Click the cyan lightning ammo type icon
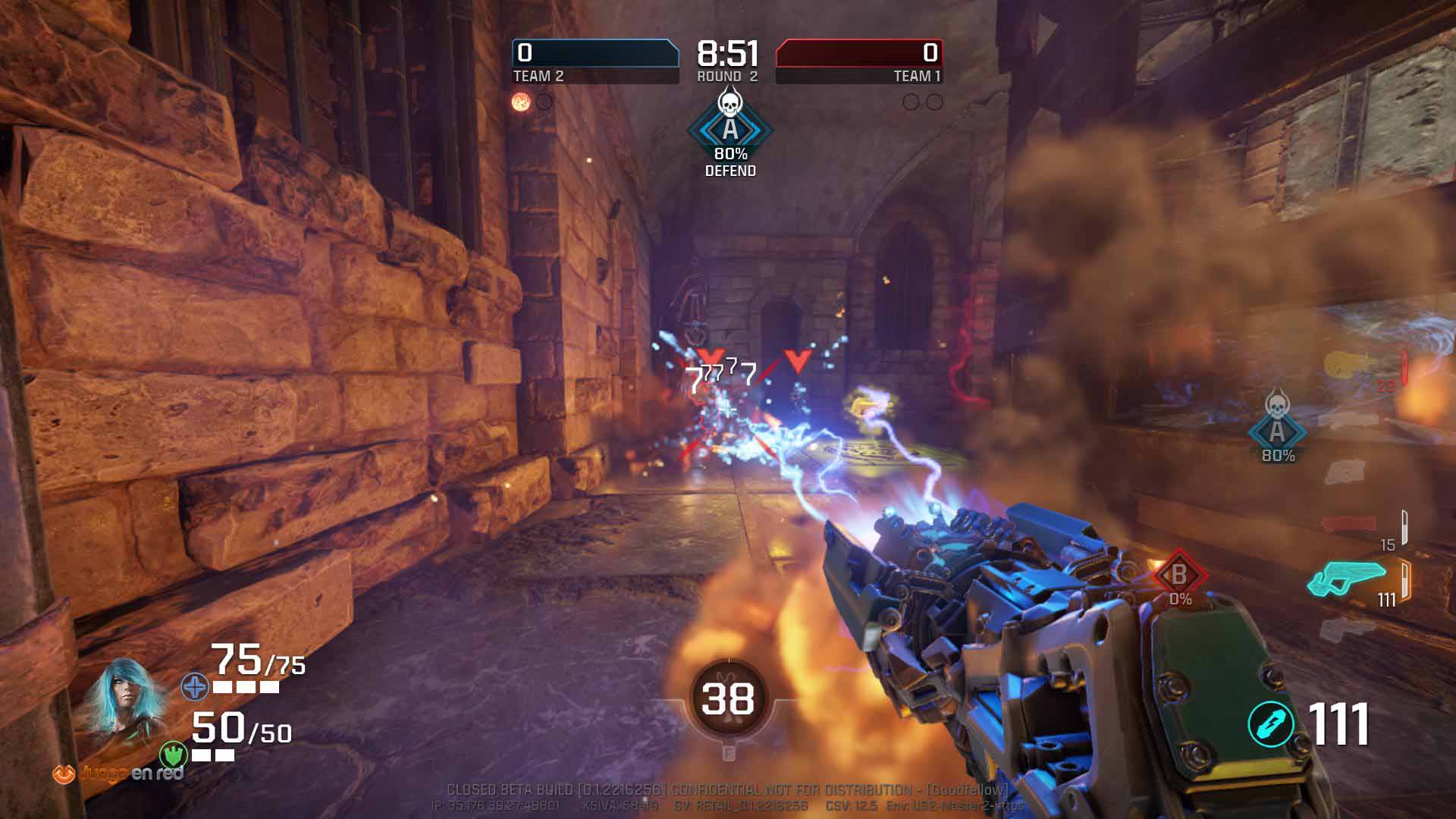This screenshot has width=1456, height=819. pyautogui.click(x=1271, y=723)
